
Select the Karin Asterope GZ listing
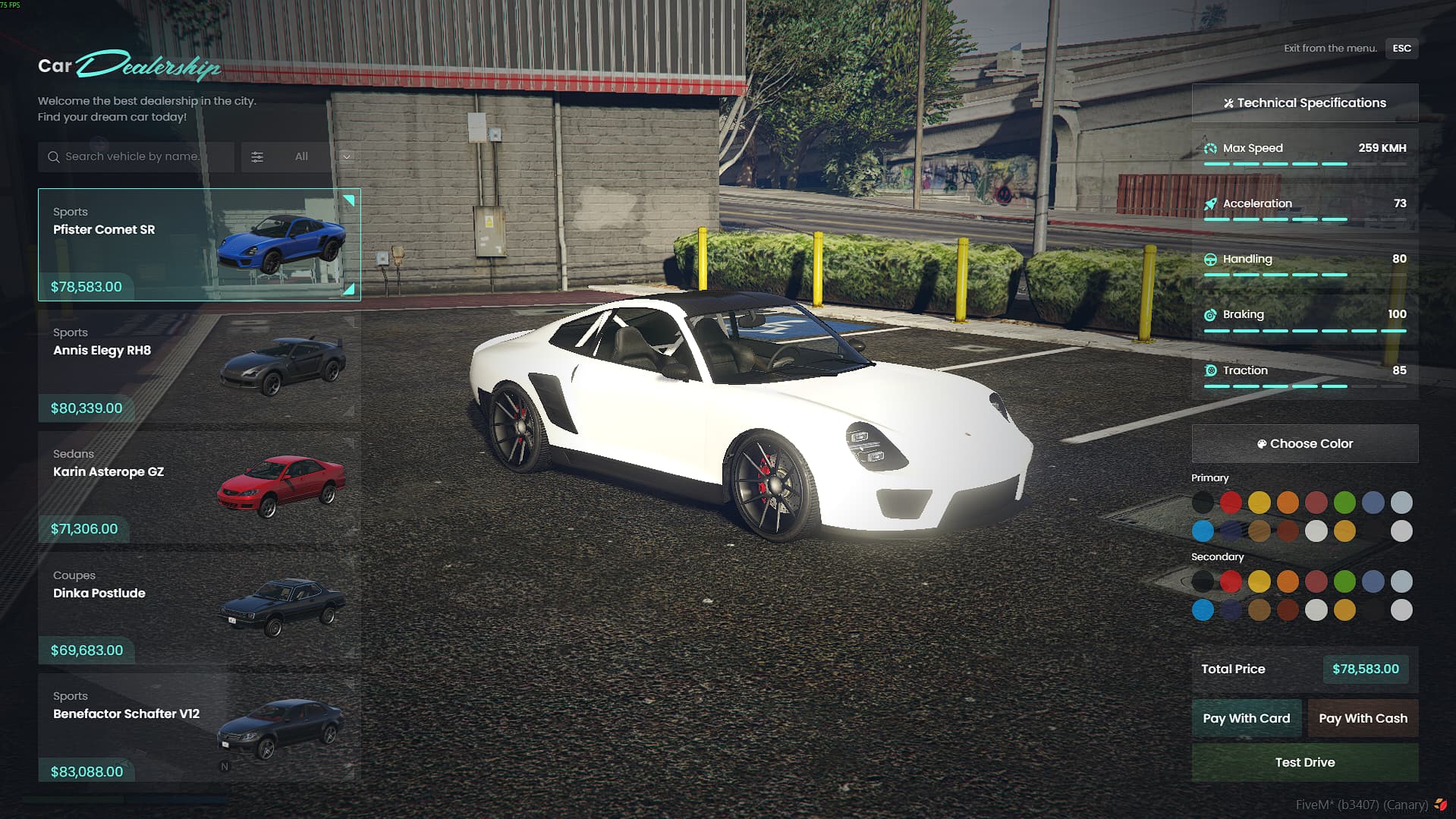click(x=197, y=487)
